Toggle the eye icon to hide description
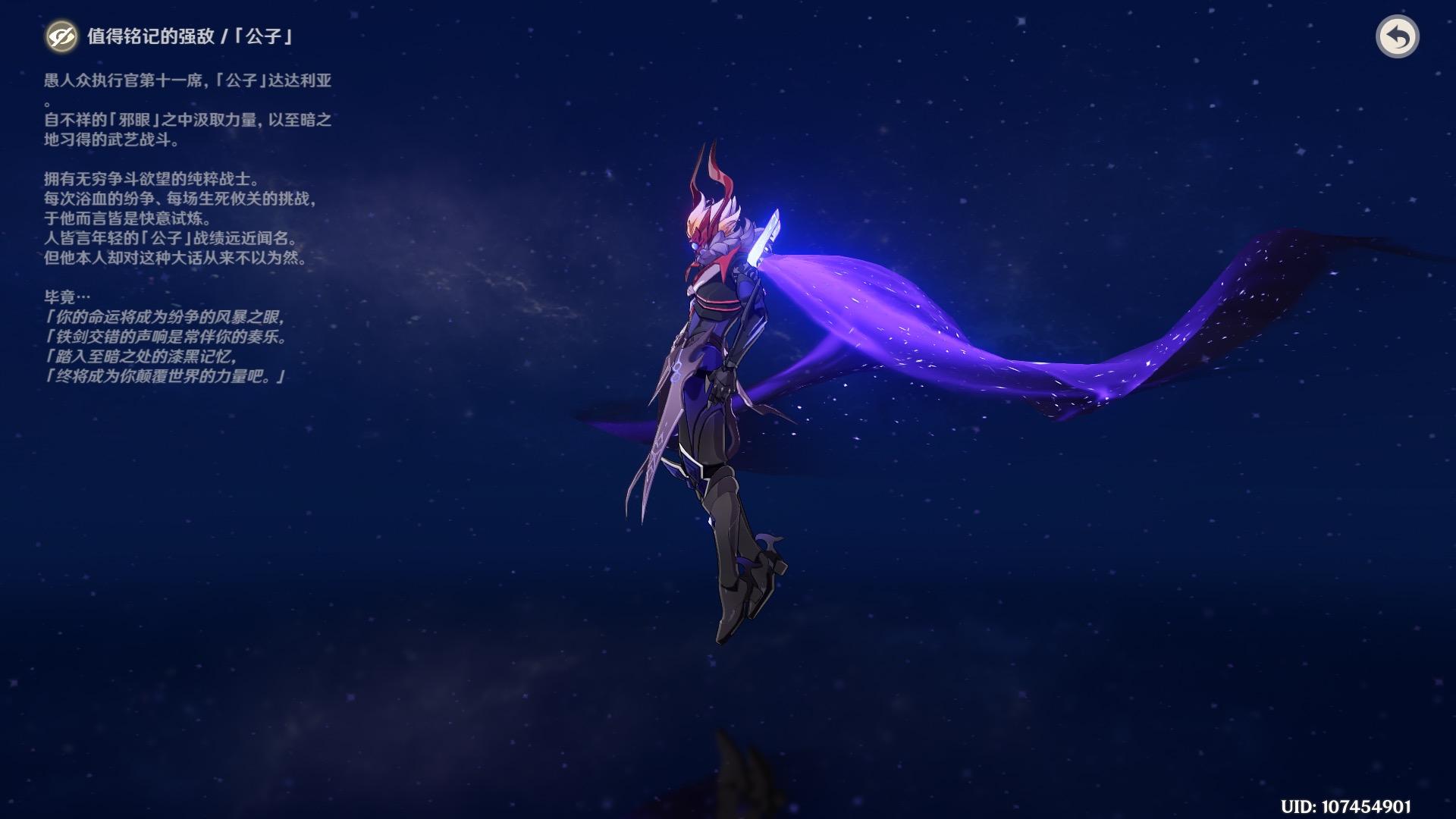1456x819 pixels. [x=61, y=36]
